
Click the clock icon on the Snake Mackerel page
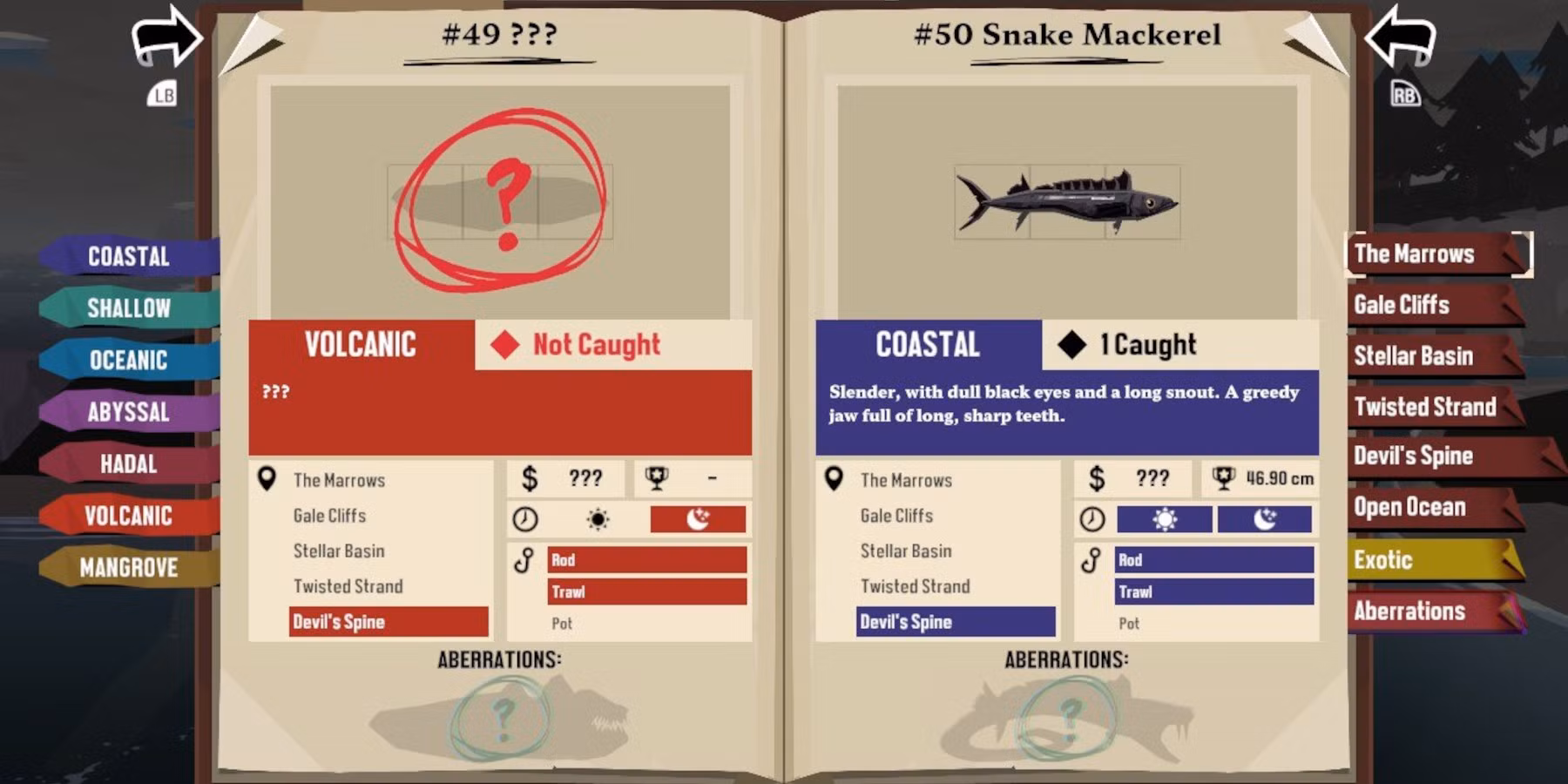pos(1094,518)
